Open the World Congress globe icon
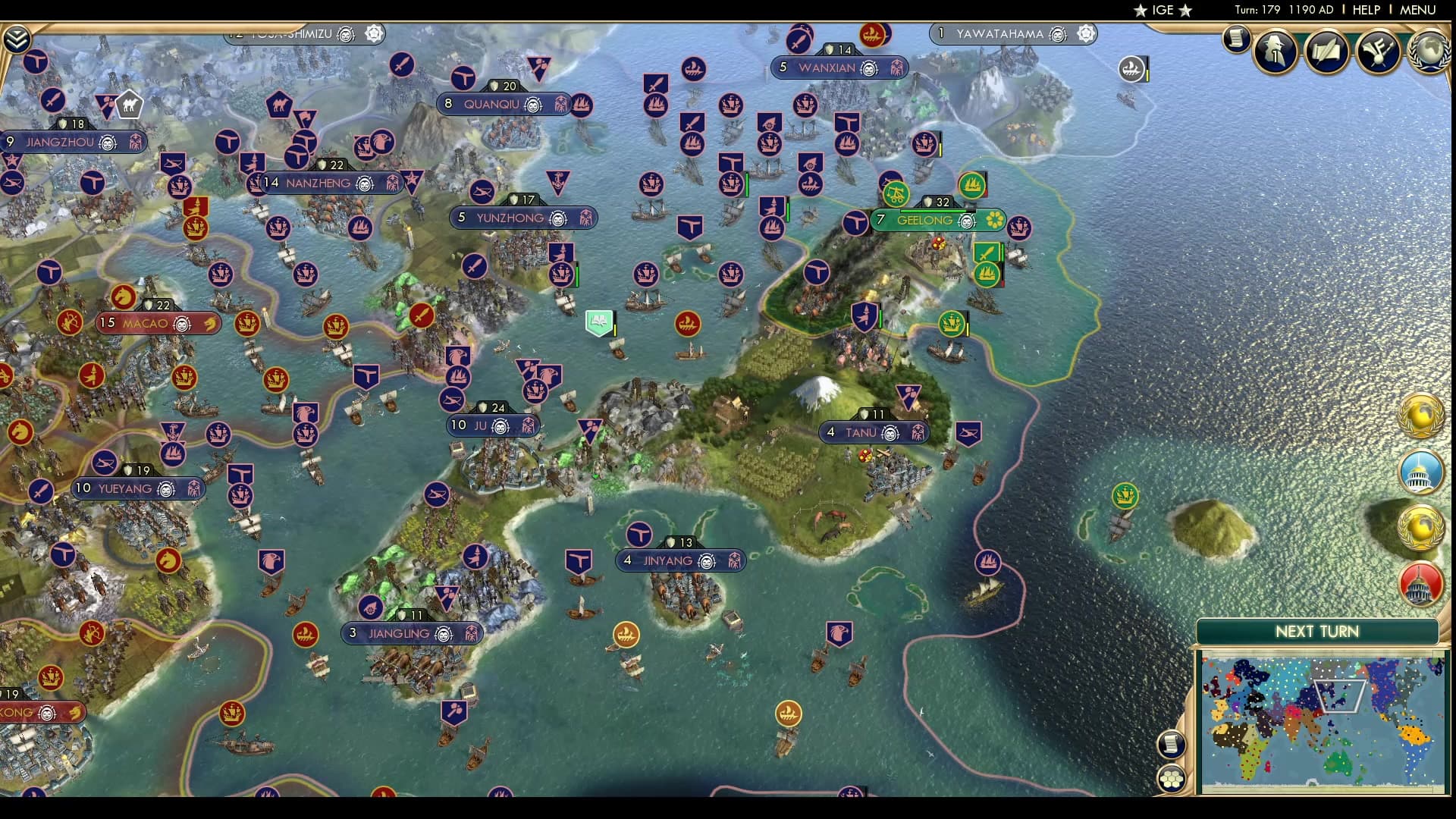This screenshot has height=819, width=1456. [1430, 51]
